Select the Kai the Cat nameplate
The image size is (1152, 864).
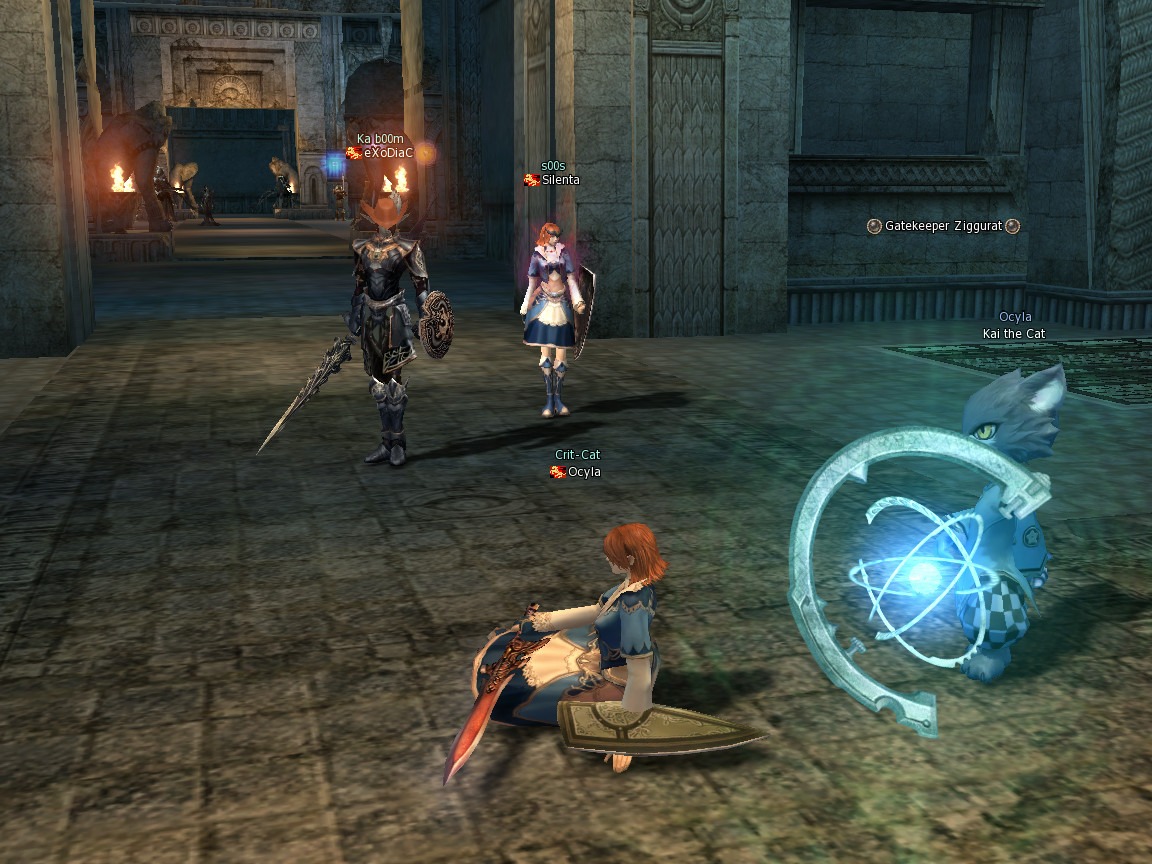tap(1013, 334)
